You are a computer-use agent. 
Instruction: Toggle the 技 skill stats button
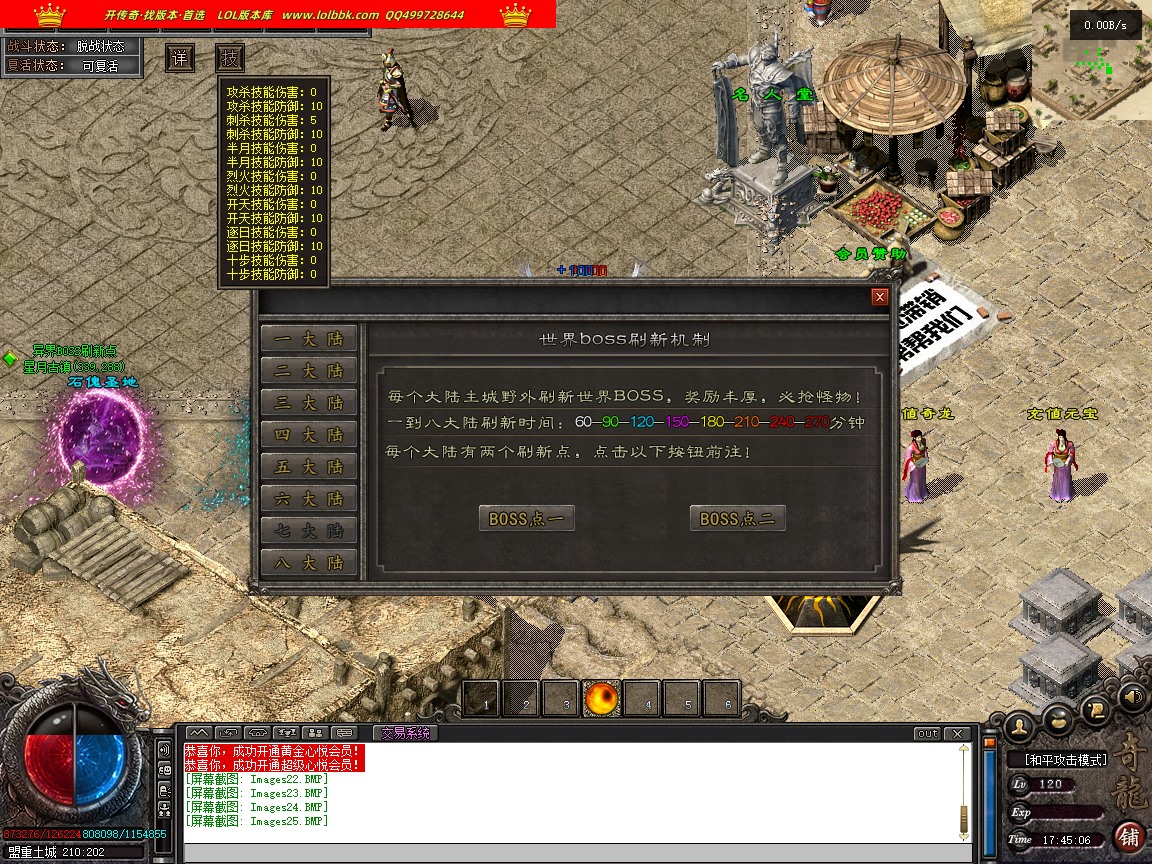click(x=230, y=57)
